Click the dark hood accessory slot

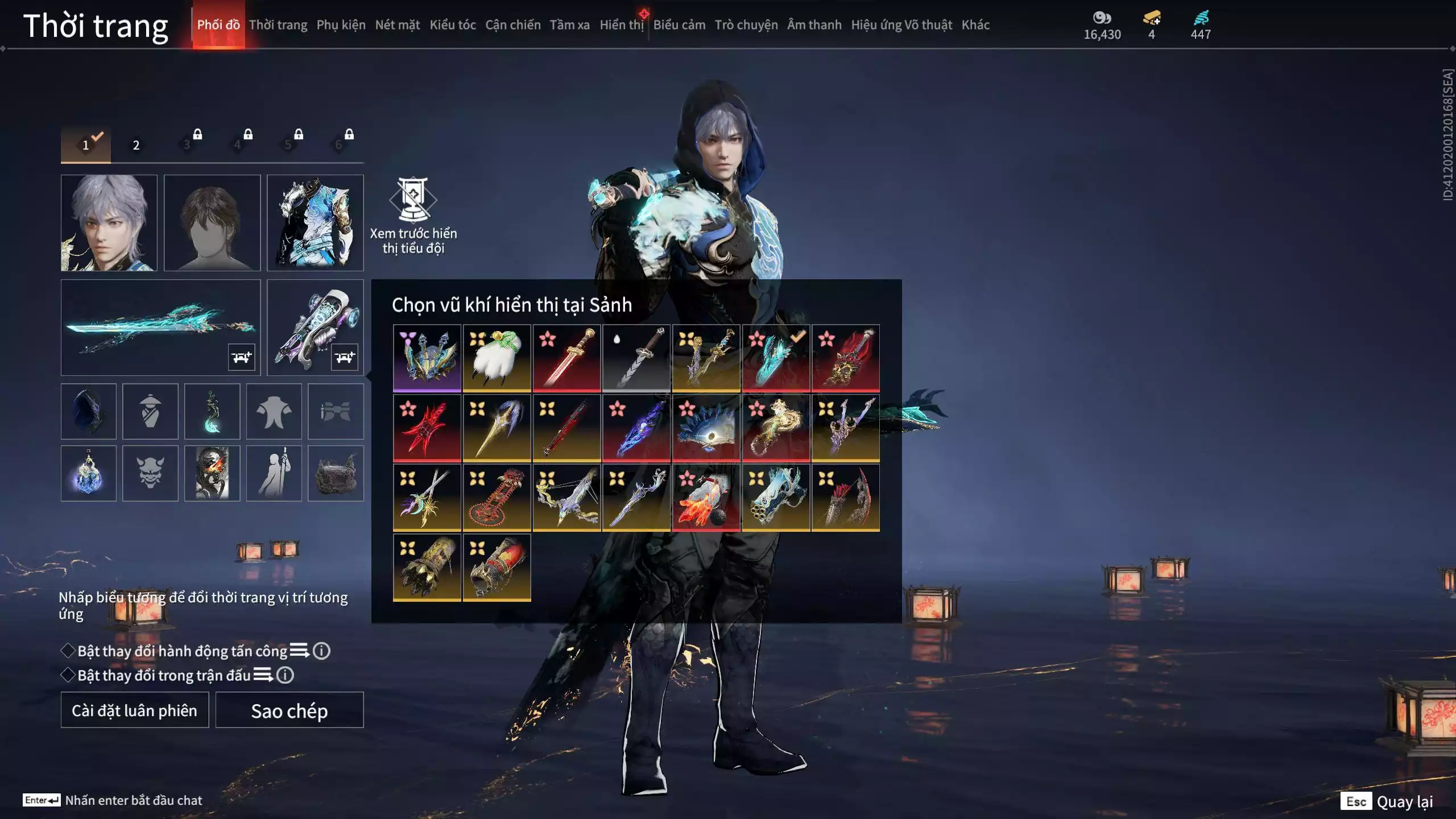coord(88,411)
